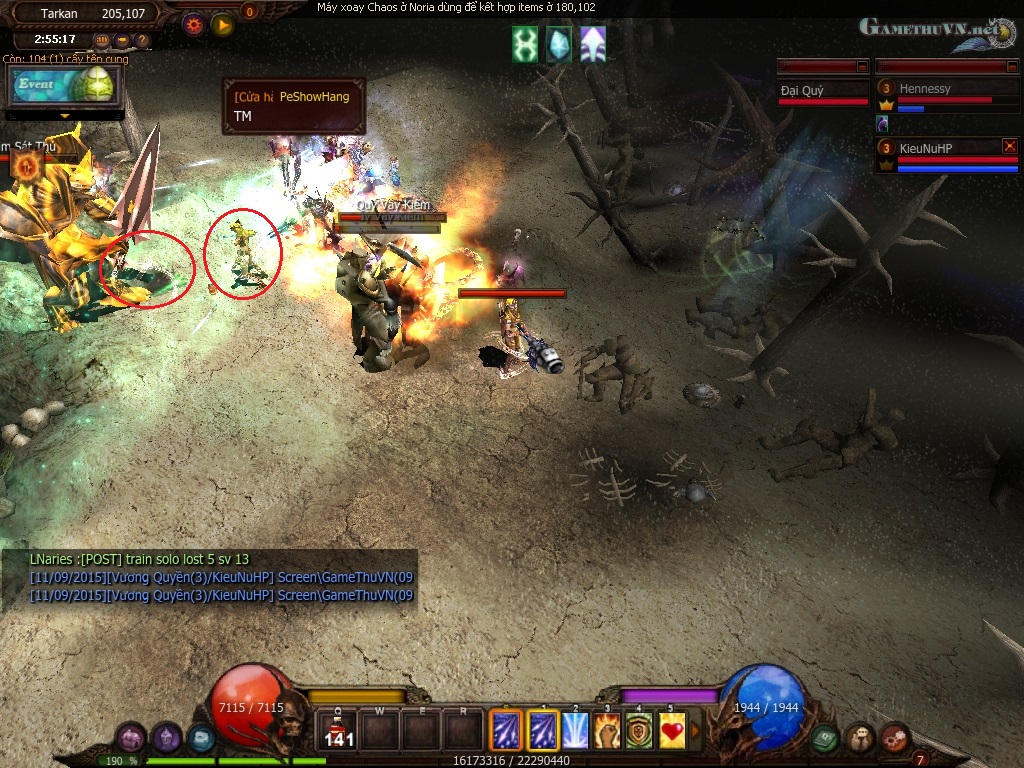The width and height of the screenshot is (1024, 768).
Task: Open the question mark help button
Action: [142, 41]
